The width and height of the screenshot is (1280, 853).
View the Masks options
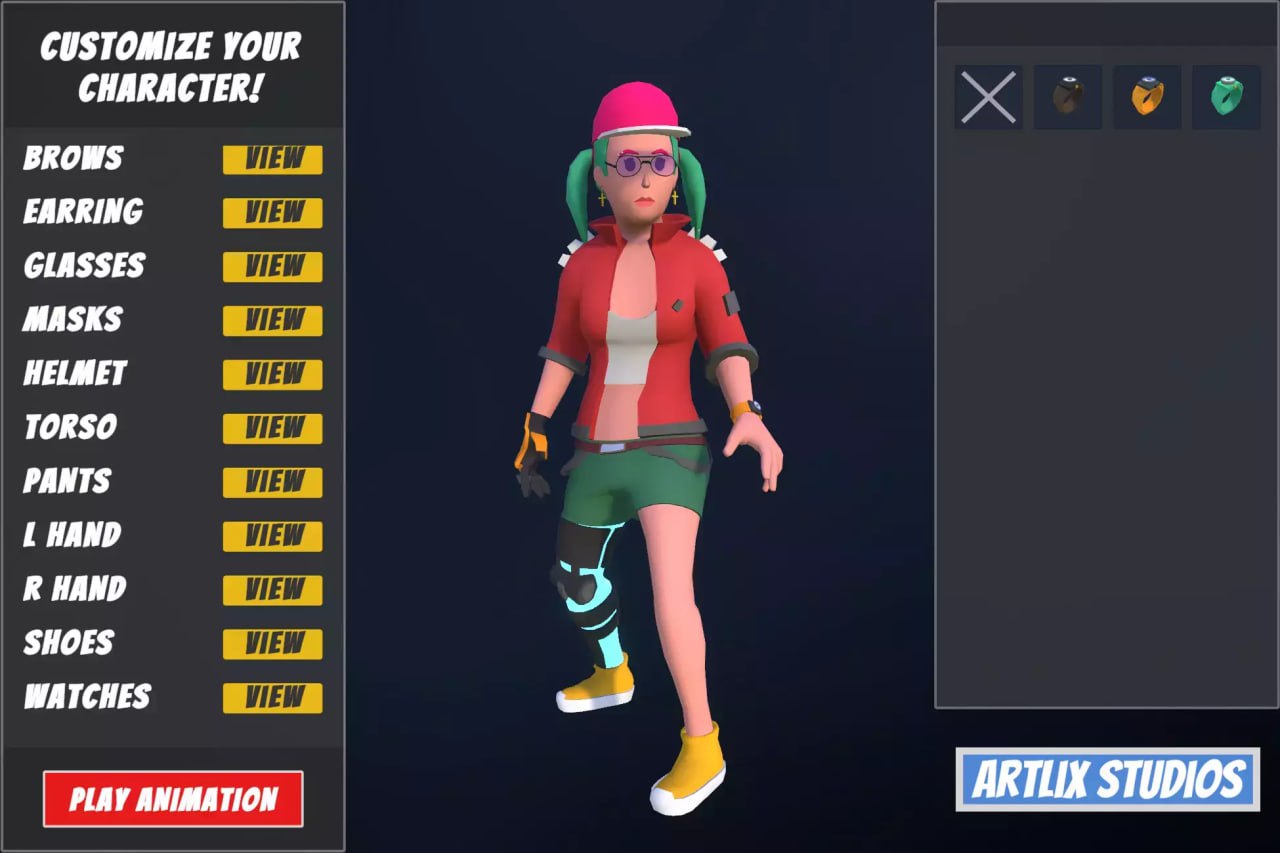[x=272, y=320]
